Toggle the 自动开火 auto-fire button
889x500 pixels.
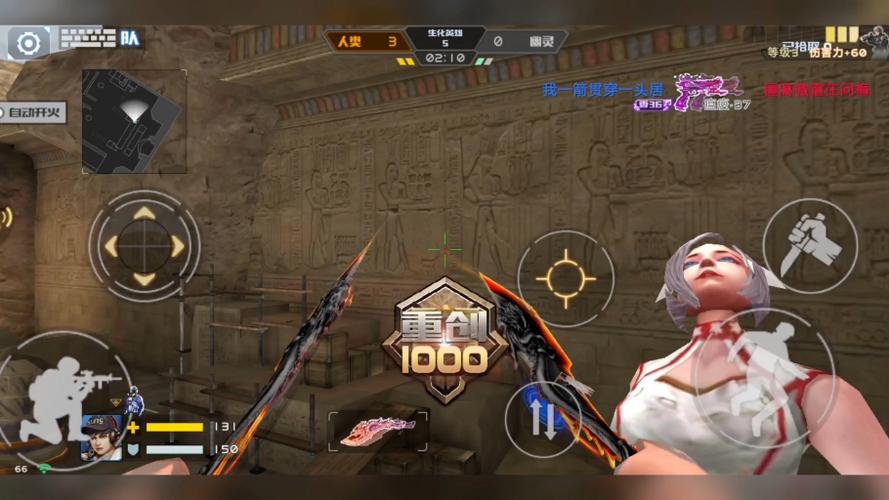point(36,113)
